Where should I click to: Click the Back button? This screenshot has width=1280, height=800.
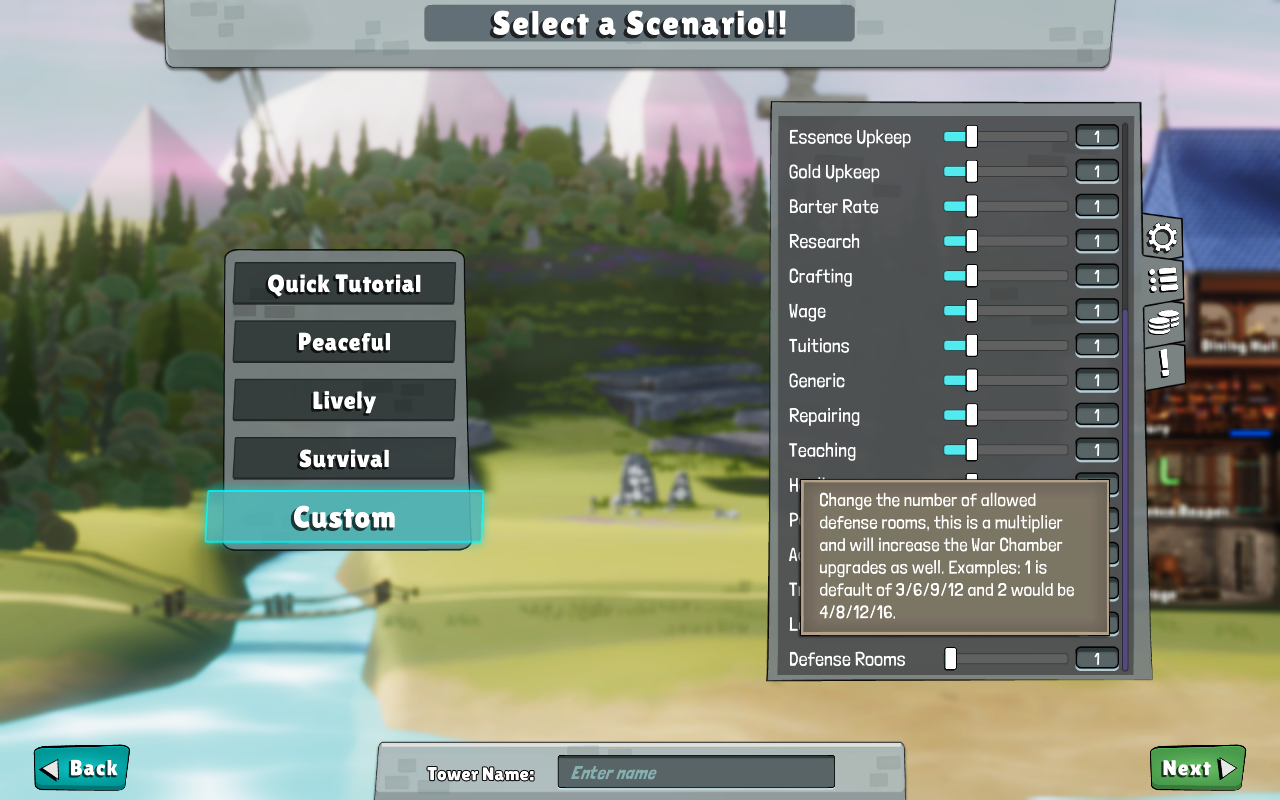coord(80,768)
